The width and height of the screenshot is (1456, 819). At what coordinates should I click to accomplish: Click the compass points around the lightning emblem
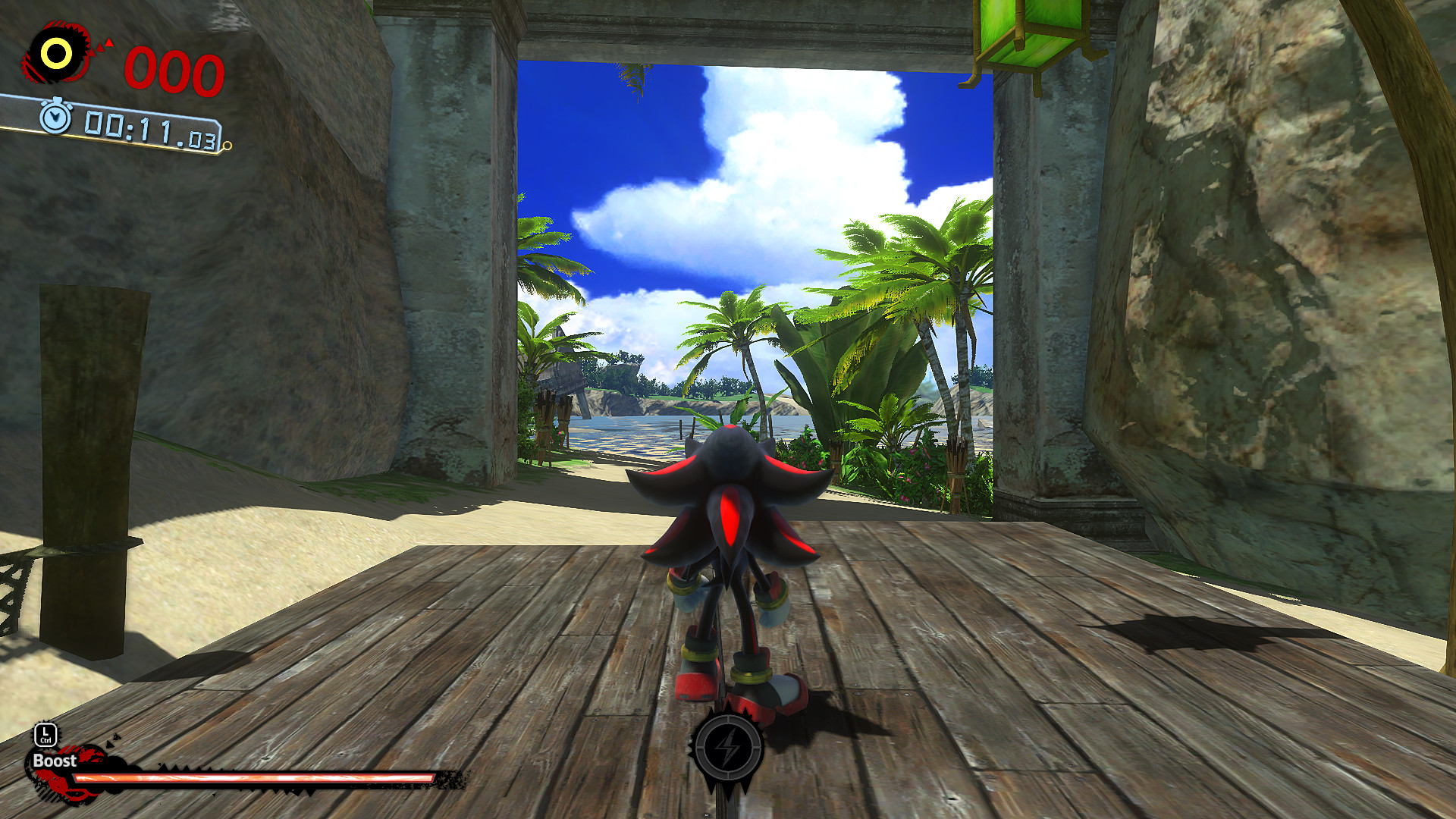coord(730,717)
